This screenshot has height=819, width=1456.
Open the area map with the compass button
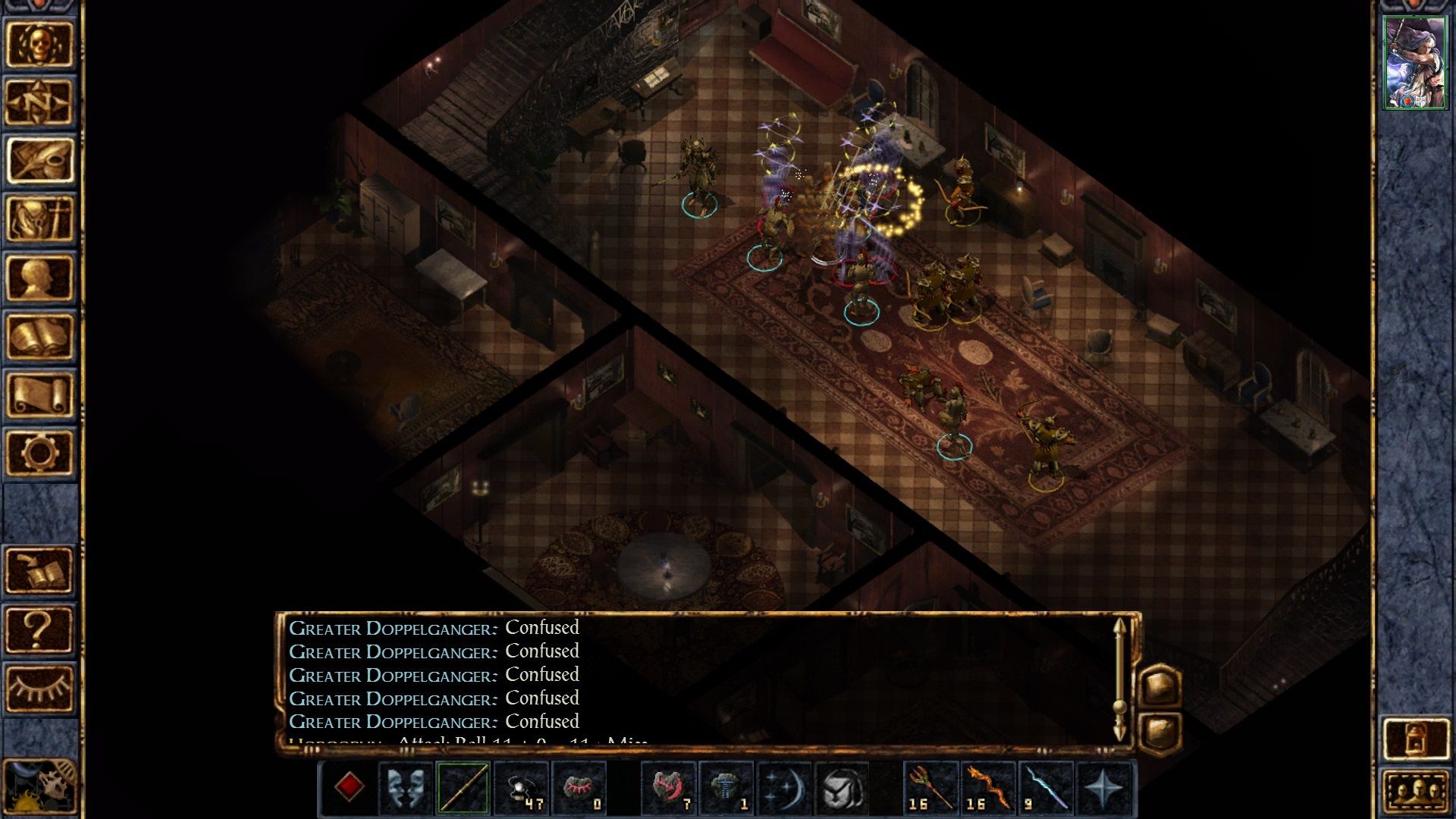click(39, 102)
